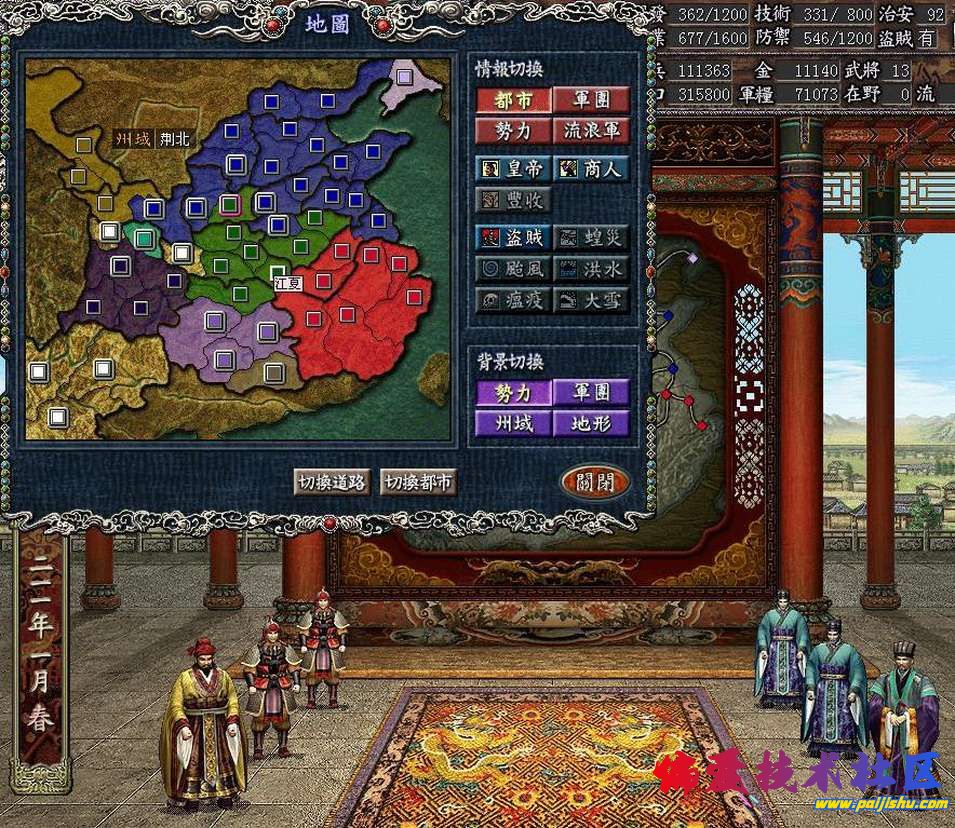The width and height of the screenshot is (955, 828).
Task: Switch information view to 流浪軍
Action: [592, 131]
